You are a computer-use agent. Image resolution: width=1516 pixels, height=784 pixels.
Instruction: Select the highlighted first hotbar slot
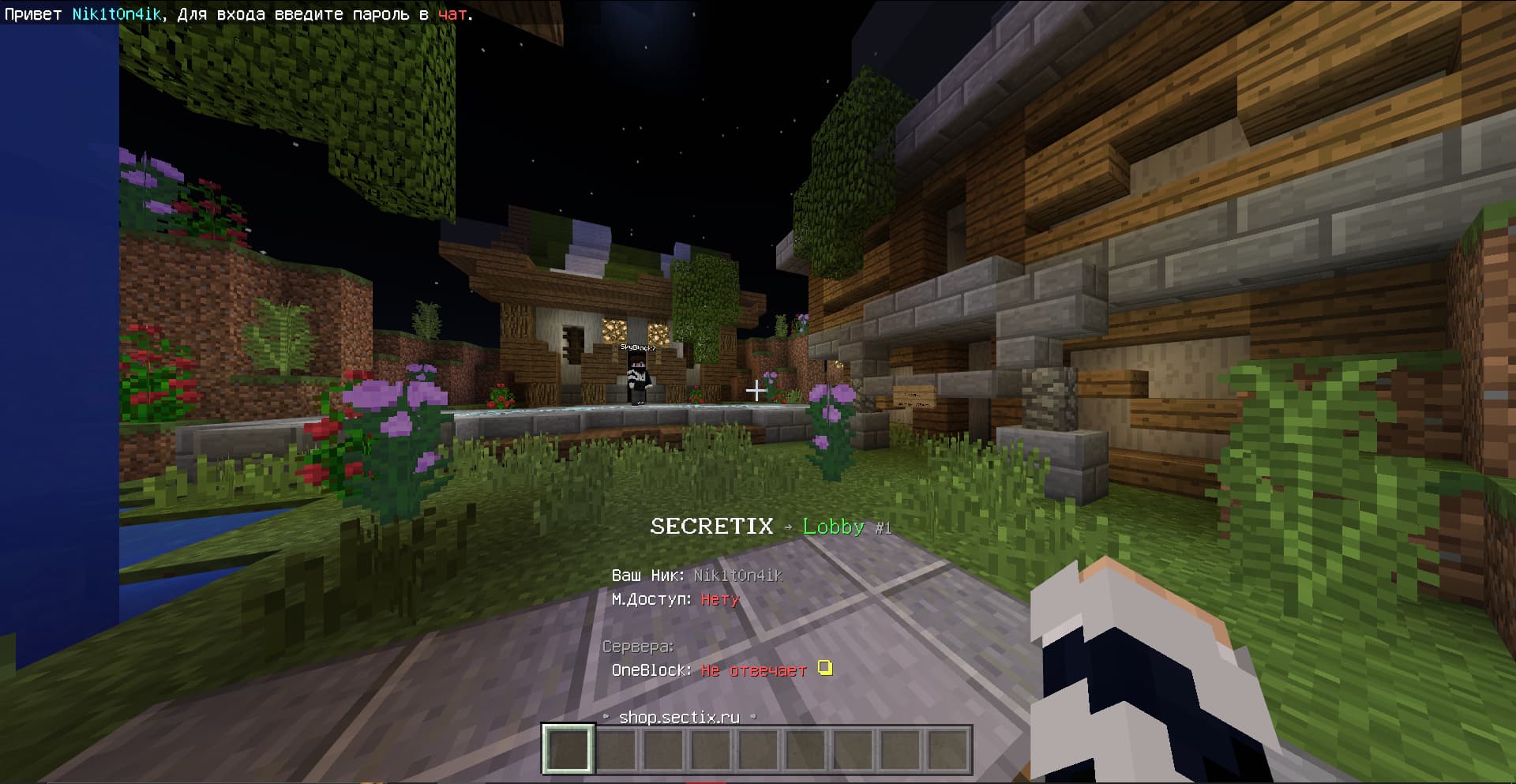tap(567, 748)
